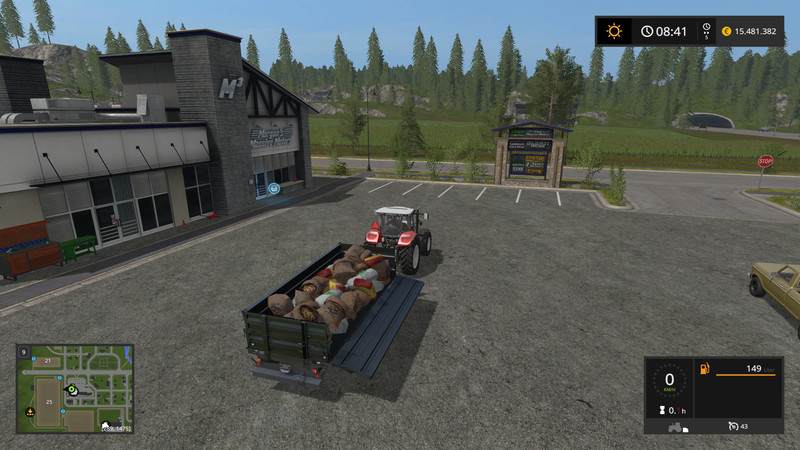This screenshot has height=450, width=800.
Task: Select the yellow unloading-point marker on minimap
Action: [x=29, y=412]
